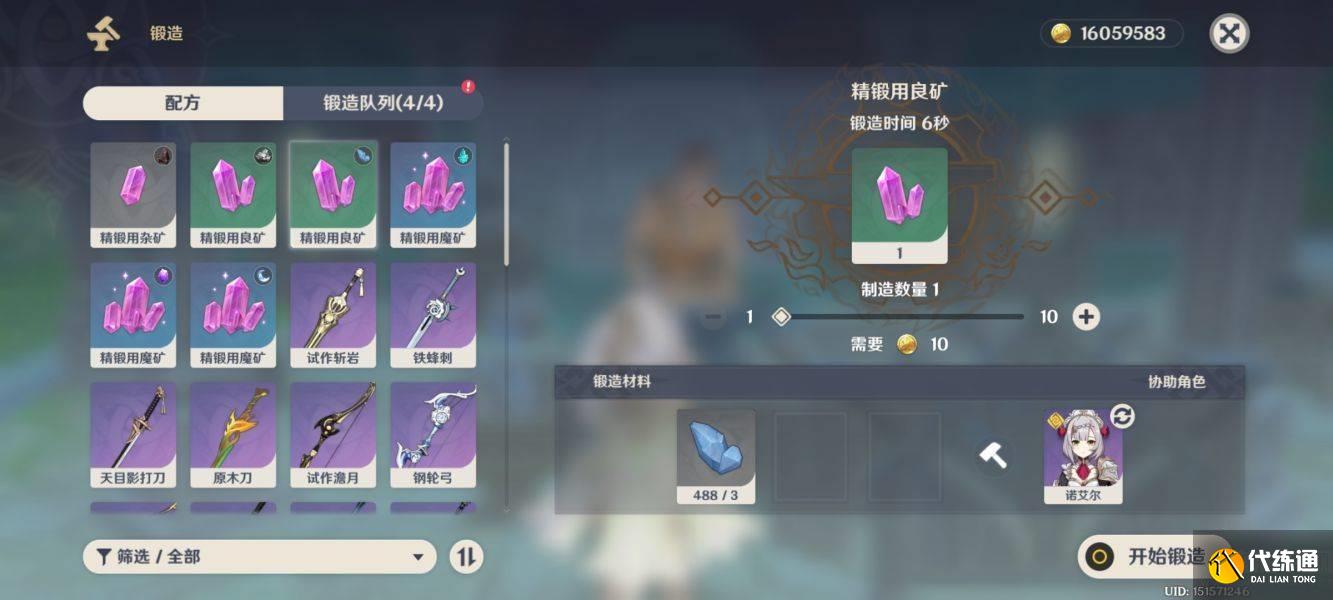Increase forging quantity with the plus button
Screen dimensions: 1333x600
pyautogui.click(x=1086, y=317)
